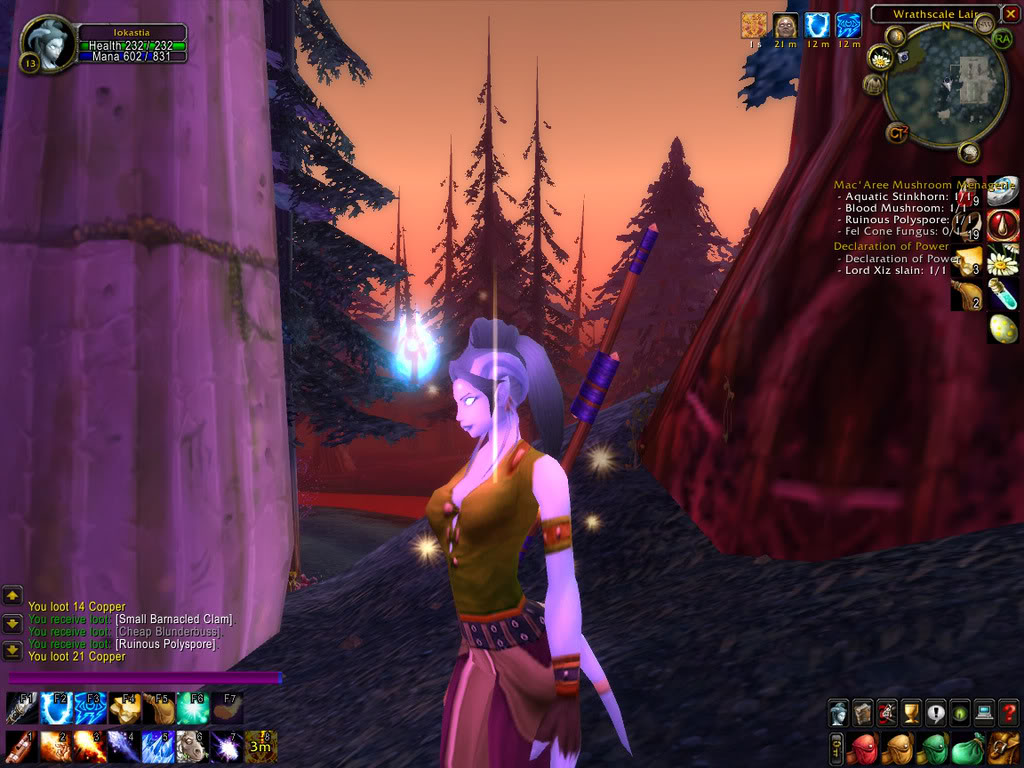Open the achievements trophy cup button
The image size is (1024, 768).
911,712
